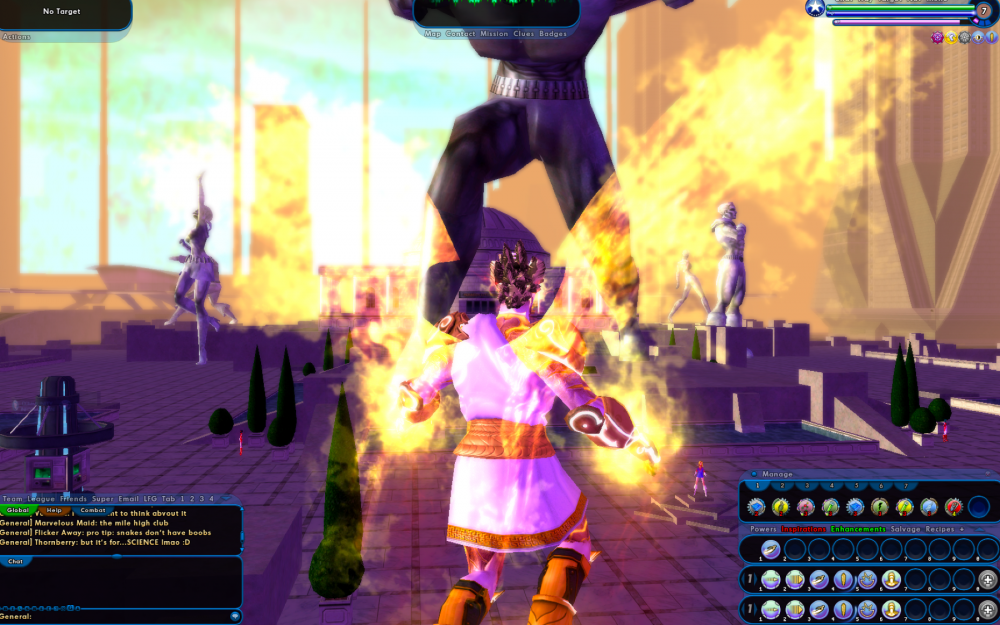
Task: Open the Inspirations tray
Action: coord(804,529)
